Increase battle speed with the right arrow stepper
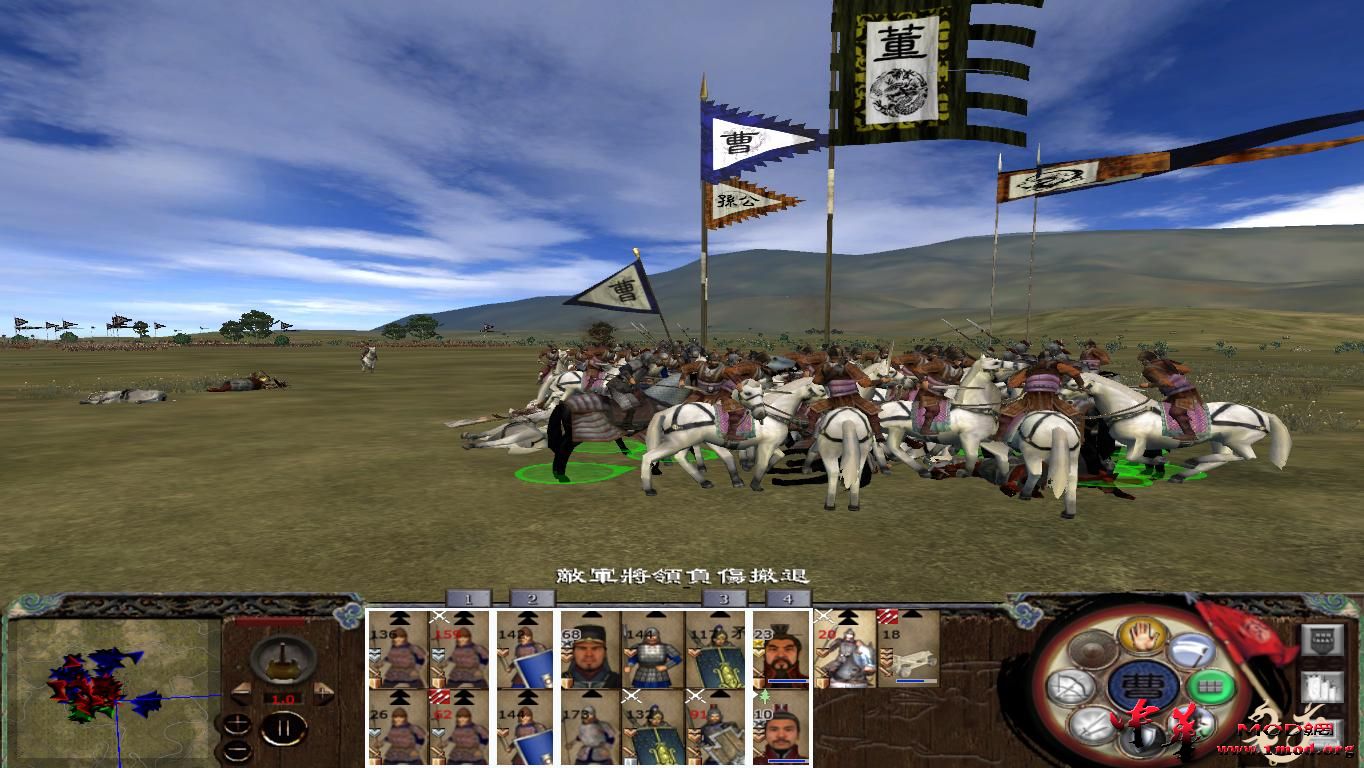Image resolution: width=1364 pixels, height=768 pixels. tap(324, 694)
